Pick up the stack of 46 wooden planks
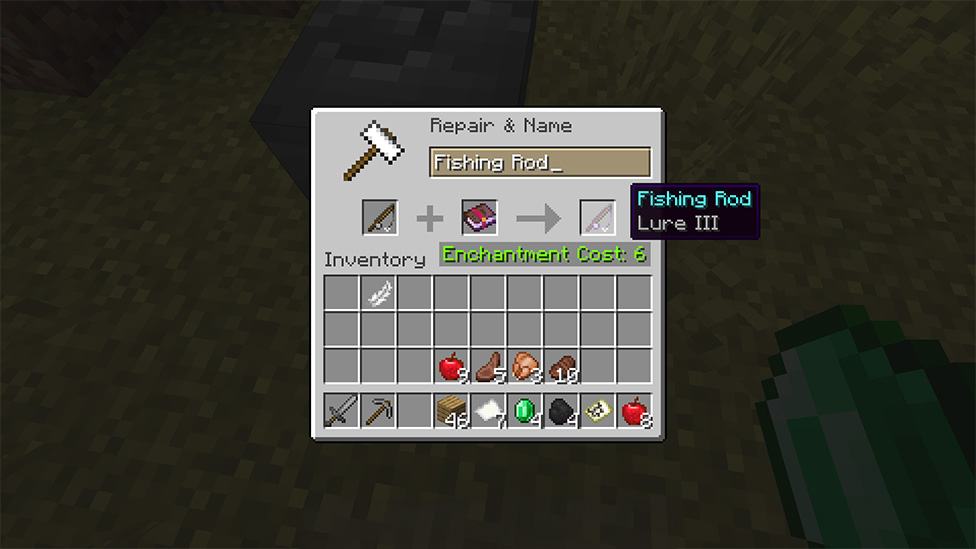This screenshot has width=976, height=549. pyautogui.click(x=451, y=411)
